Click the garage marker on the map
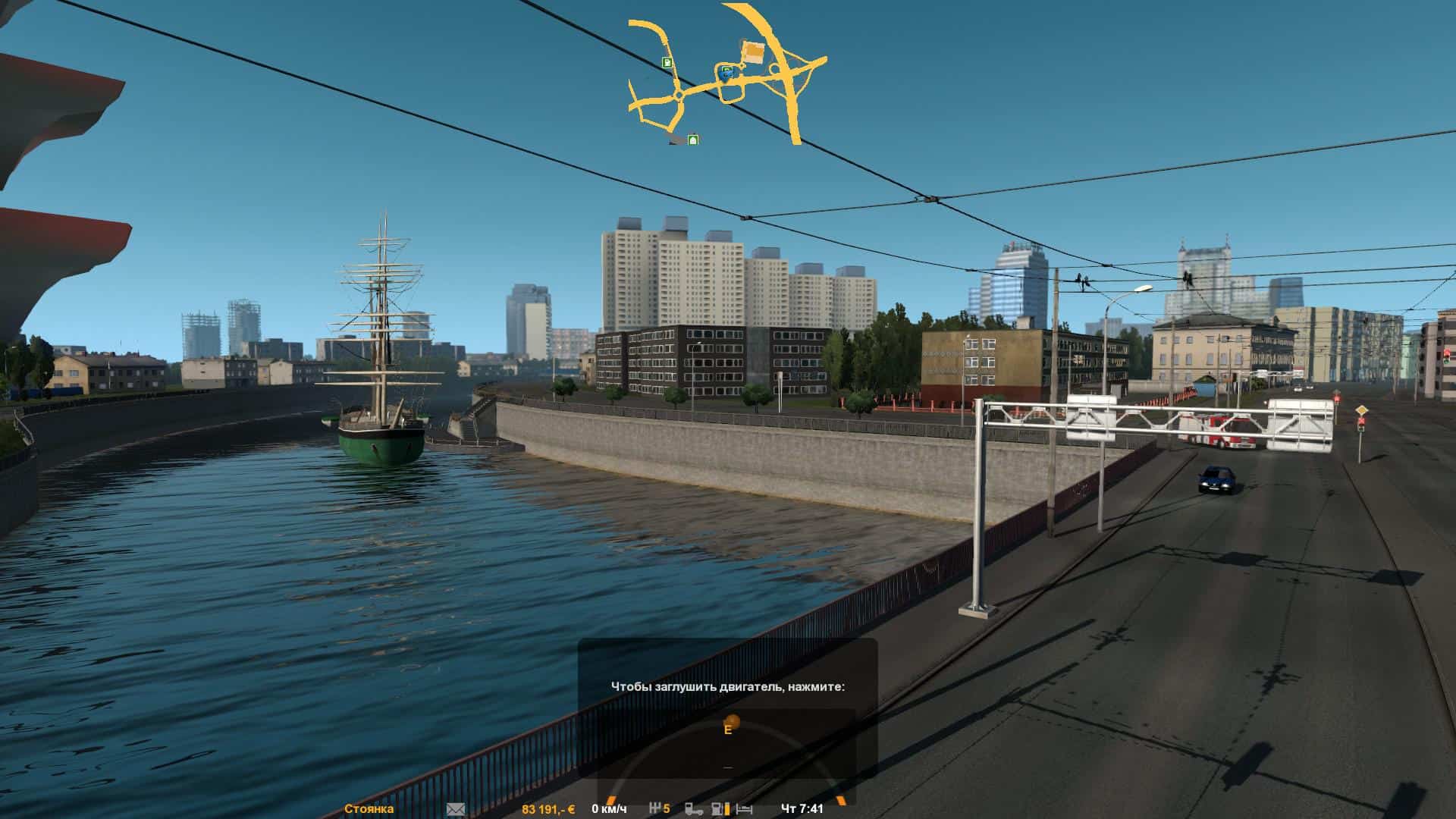Viewport: 1456px width, 819px height. coord(692,140)
